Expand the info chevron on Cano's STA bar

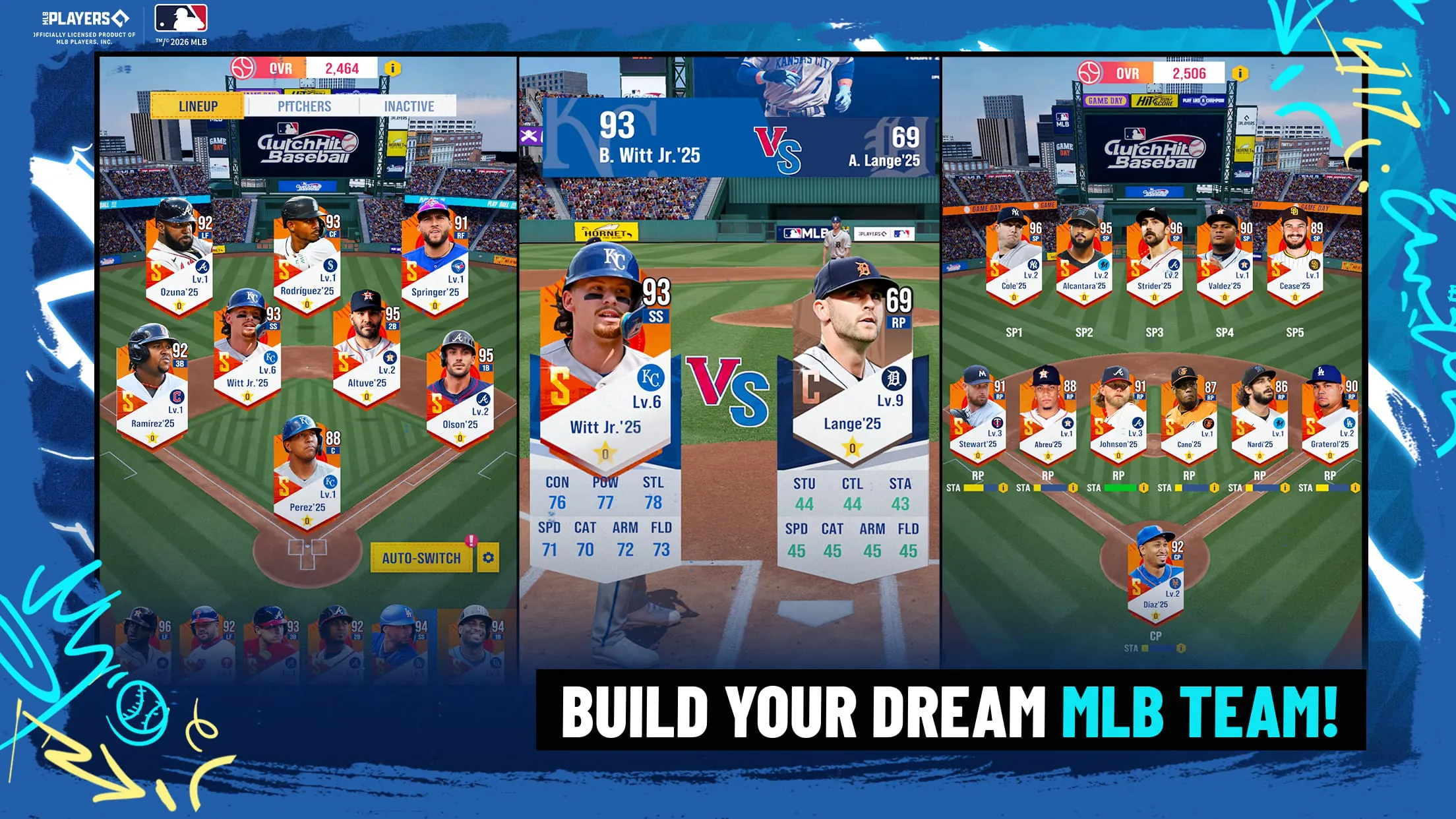click(x=1213, y=488)
